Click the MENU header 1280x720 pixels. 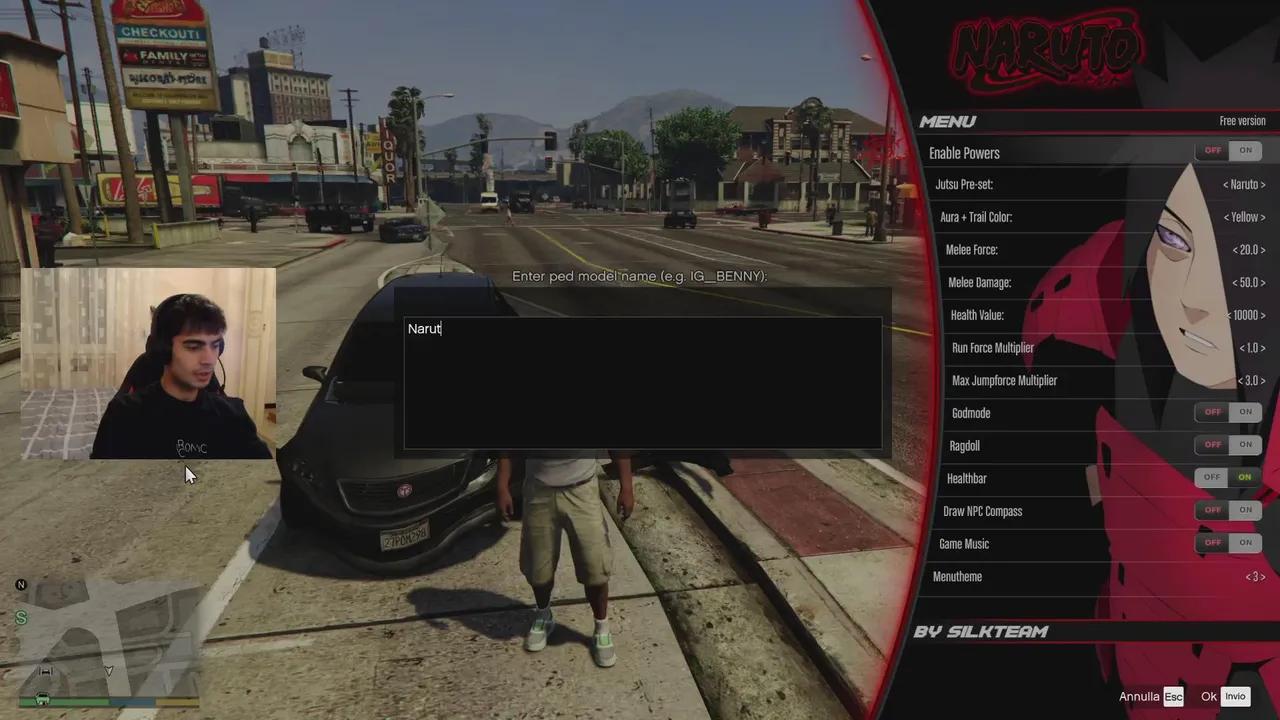(946, 121)
